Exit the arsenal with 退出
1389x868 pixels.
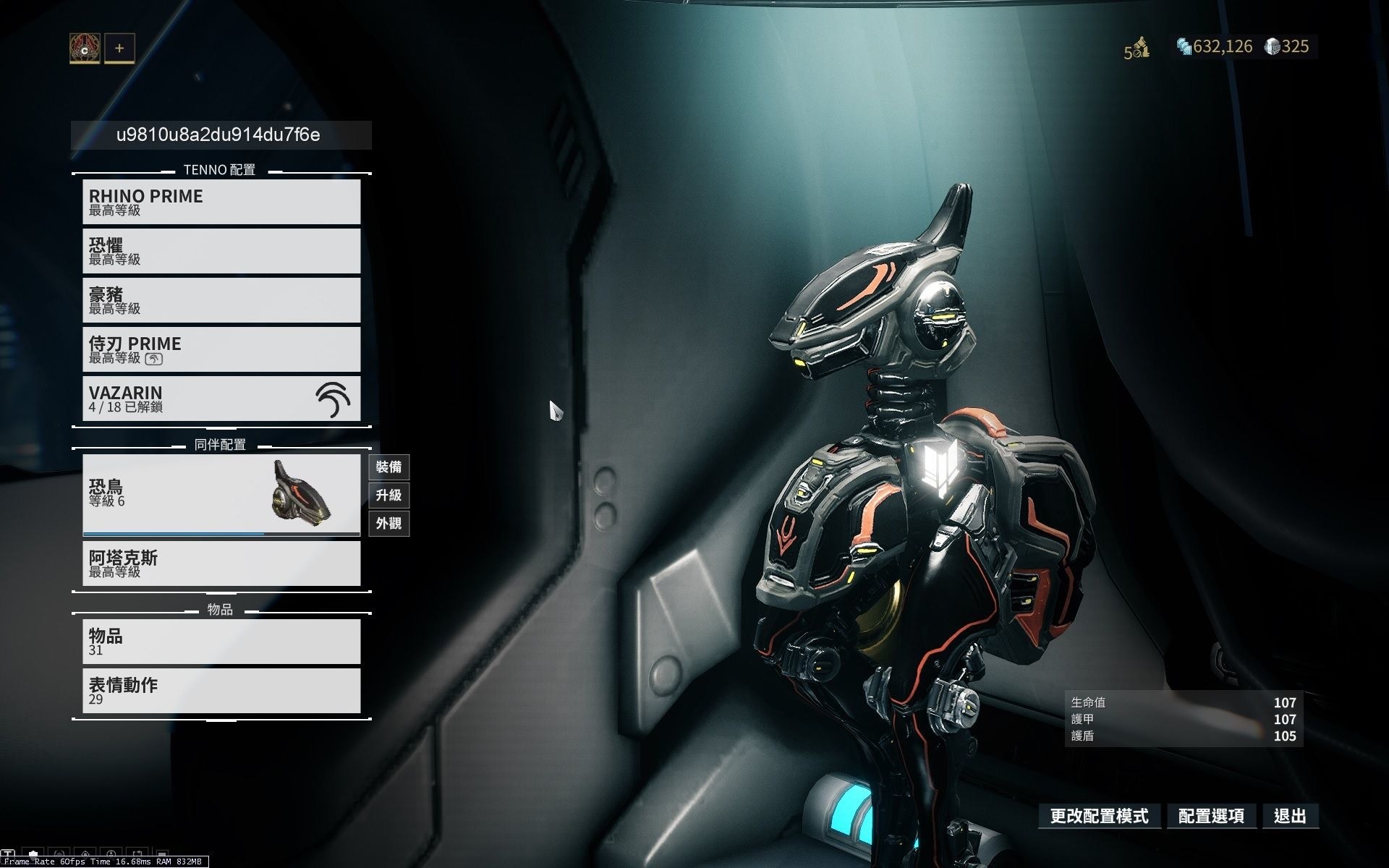click(x=1290, y=817)
